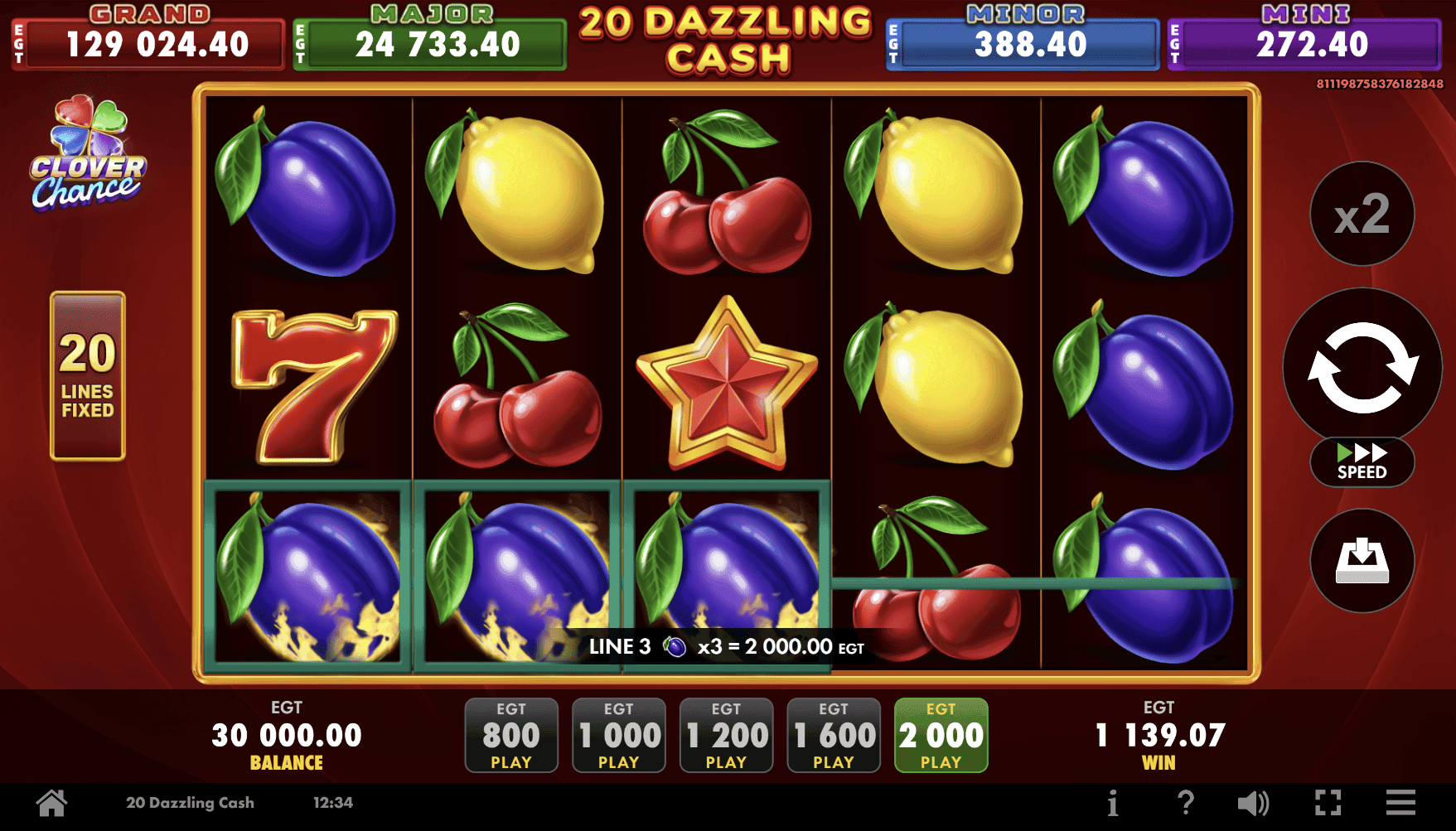Mute the game sound
Viewport: 1456px width, 831px height.
click(x=1254, y=802)
